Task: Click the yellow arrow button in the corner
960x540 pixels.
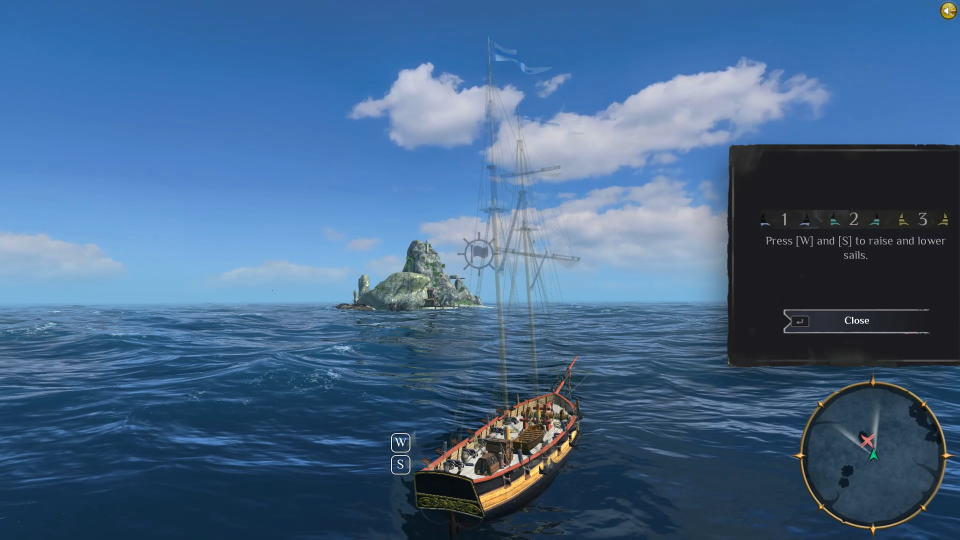Action: [948, 11]
